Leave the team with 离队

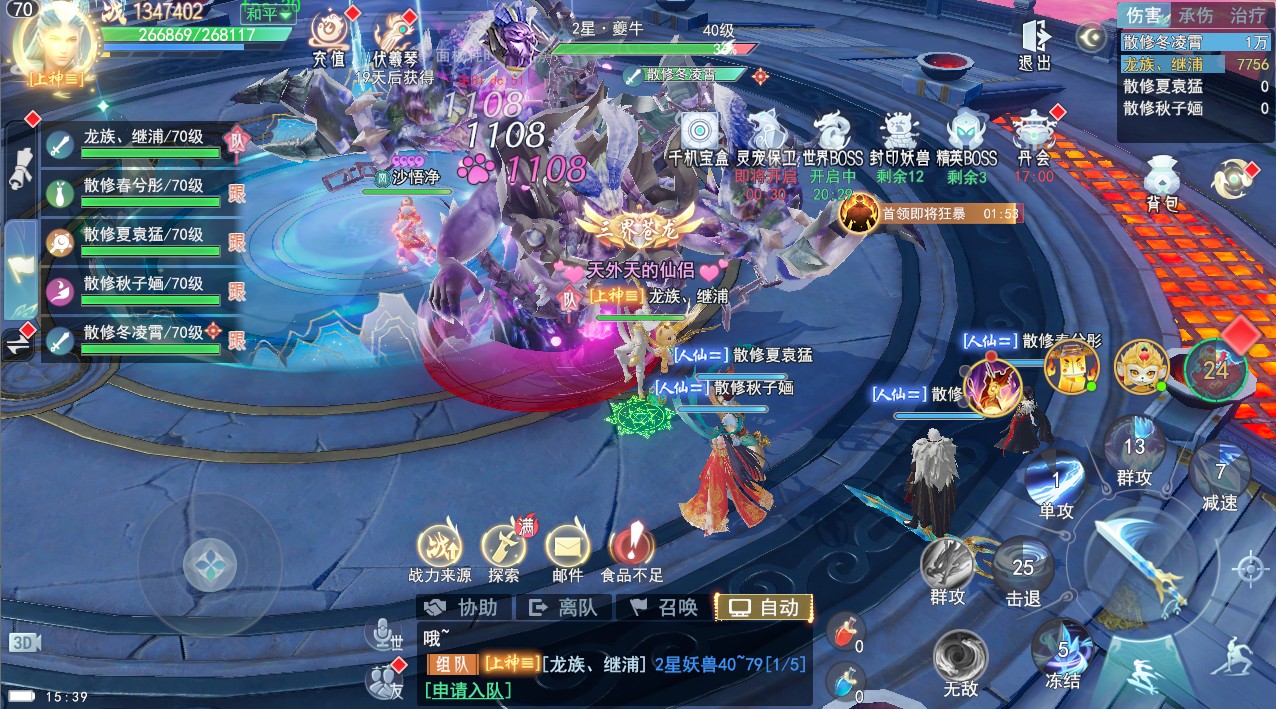(563, 607)
